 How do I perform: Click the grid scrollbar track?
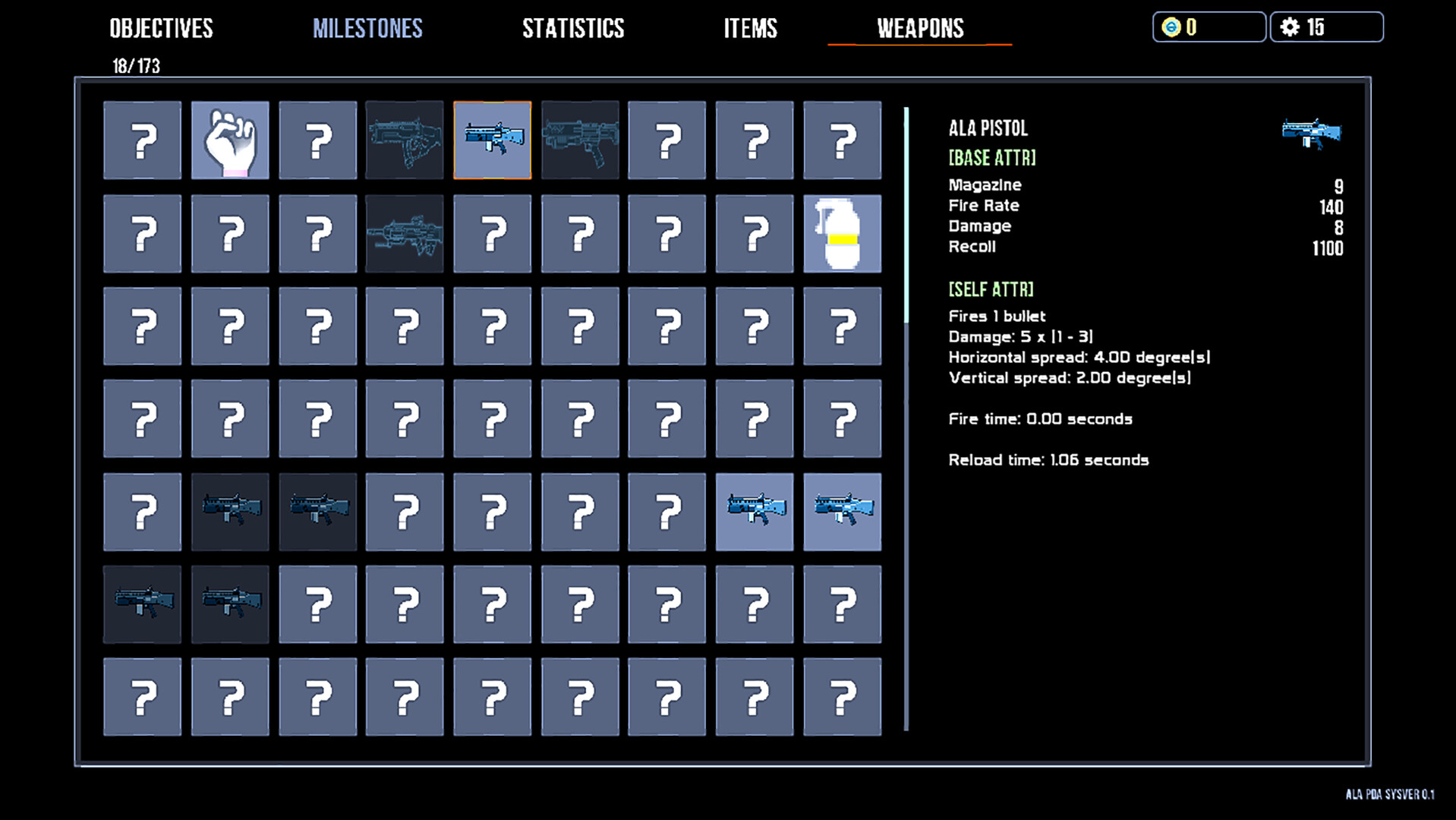coord(905,418)
